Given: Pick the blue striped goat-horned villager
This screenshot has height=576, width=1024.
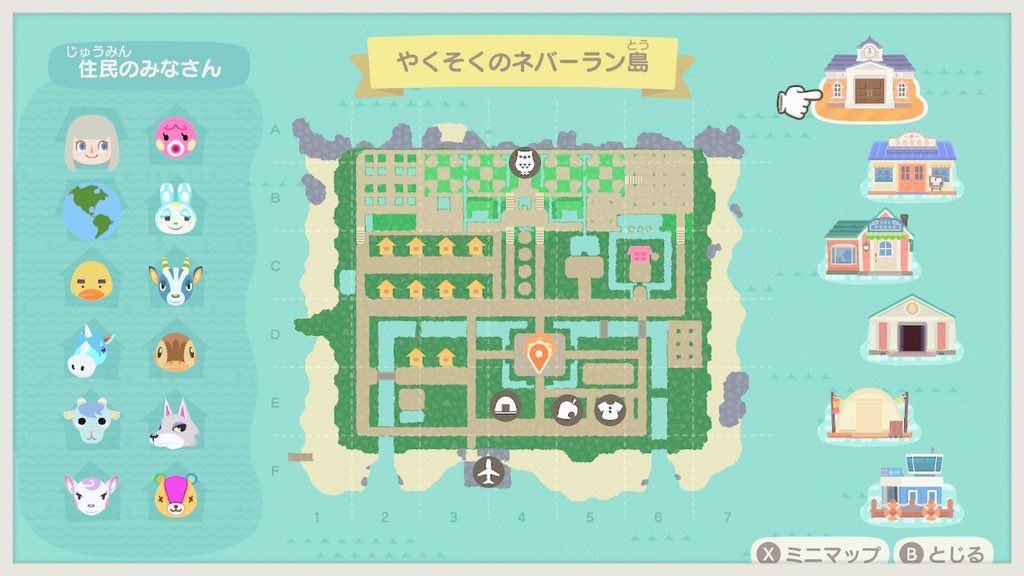Looking at the screenshot, I should [175, 282].
